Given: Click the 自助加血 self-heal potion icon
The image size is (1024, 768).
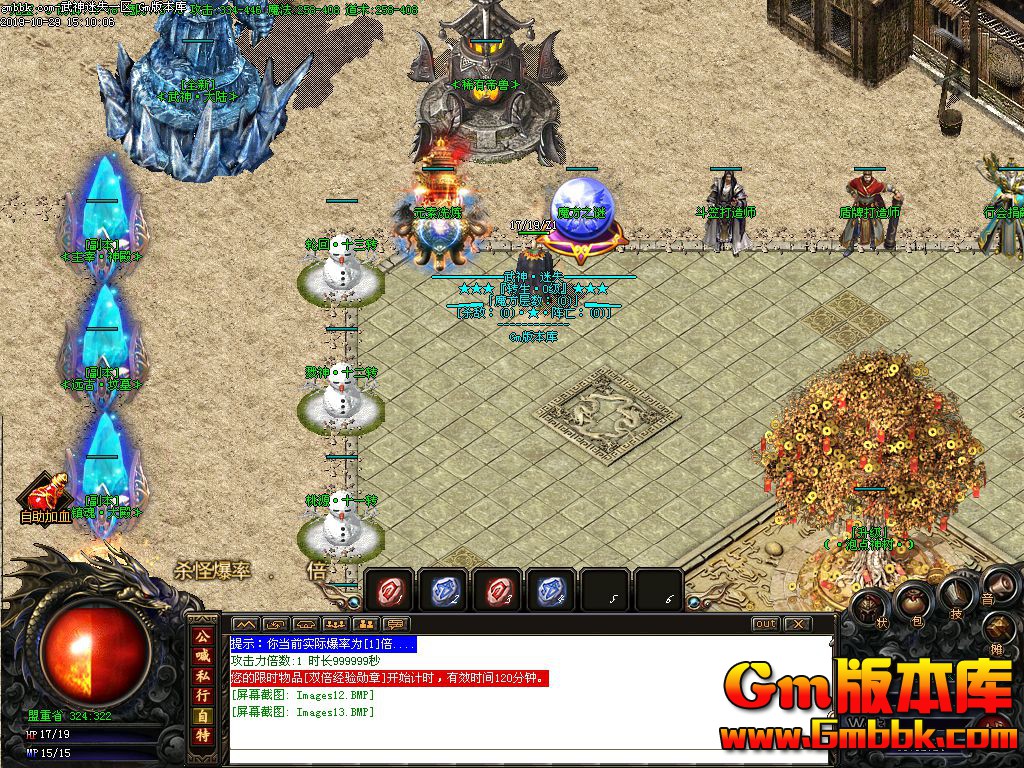Looking at the screenshot, I should (x=45, y=497).
